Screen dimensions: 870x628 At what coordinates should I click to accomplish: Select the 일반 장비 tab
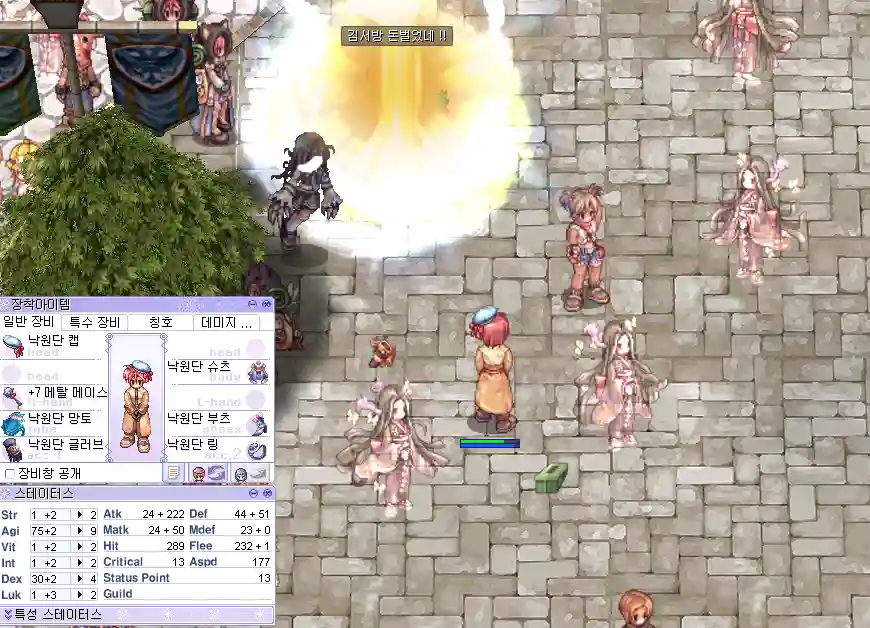click(x=29, y=322)
